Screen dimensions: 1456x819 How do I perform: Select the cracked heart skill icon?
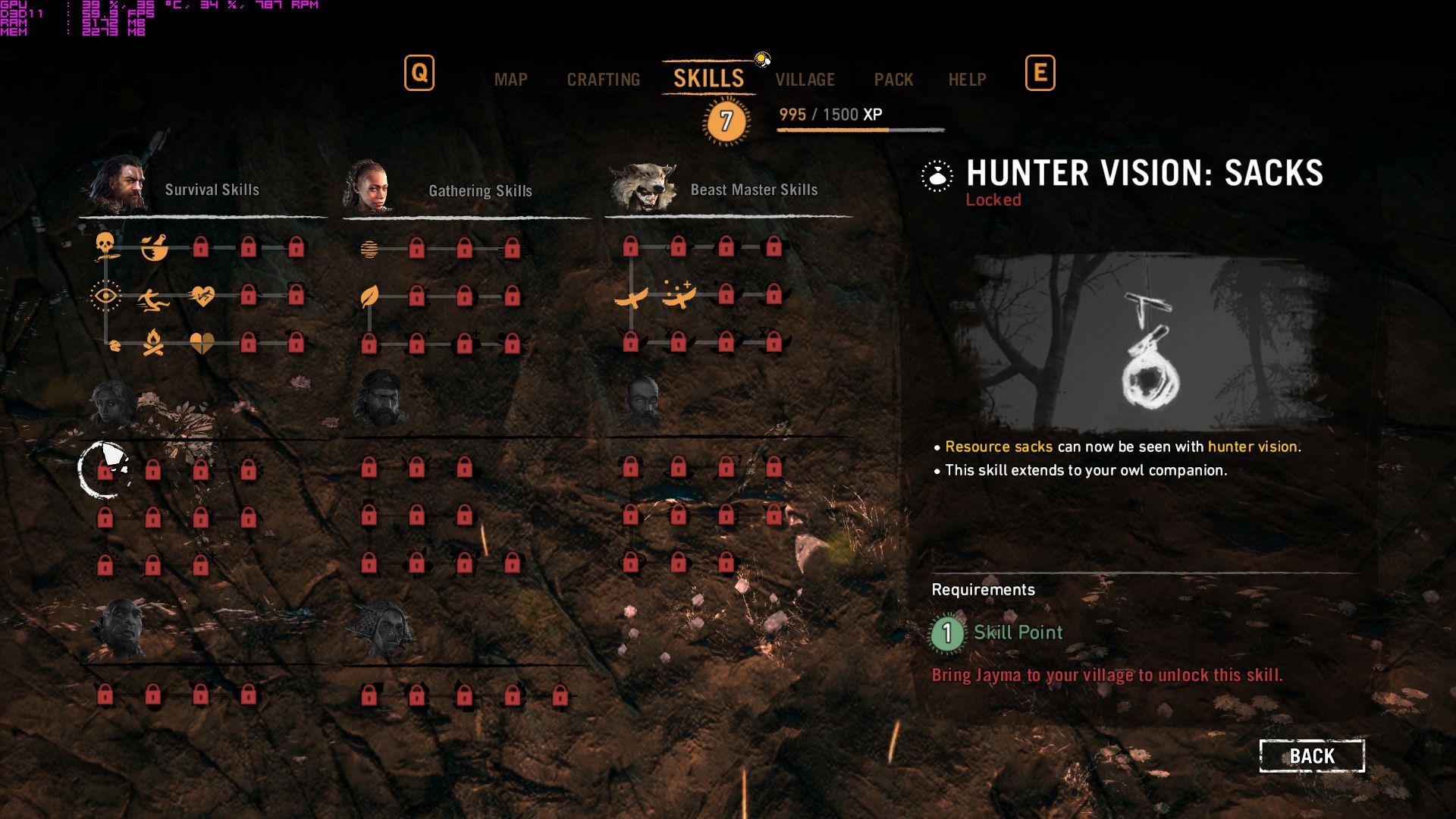tap(202, 296)
